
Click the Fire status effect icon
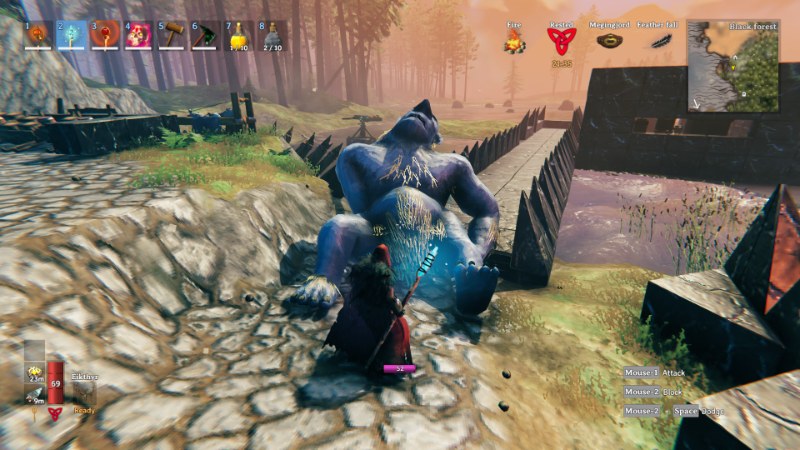coord(515,41)
